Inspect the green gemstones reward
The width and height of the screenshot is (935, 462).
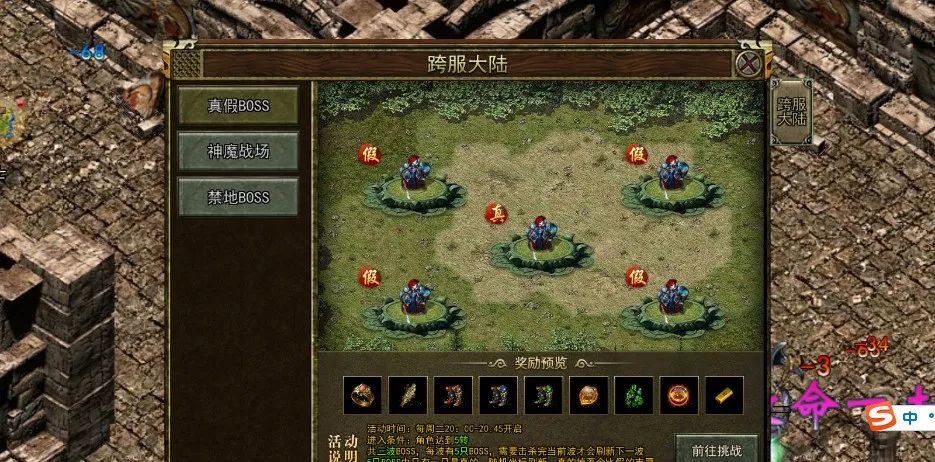tap(633, 394)
